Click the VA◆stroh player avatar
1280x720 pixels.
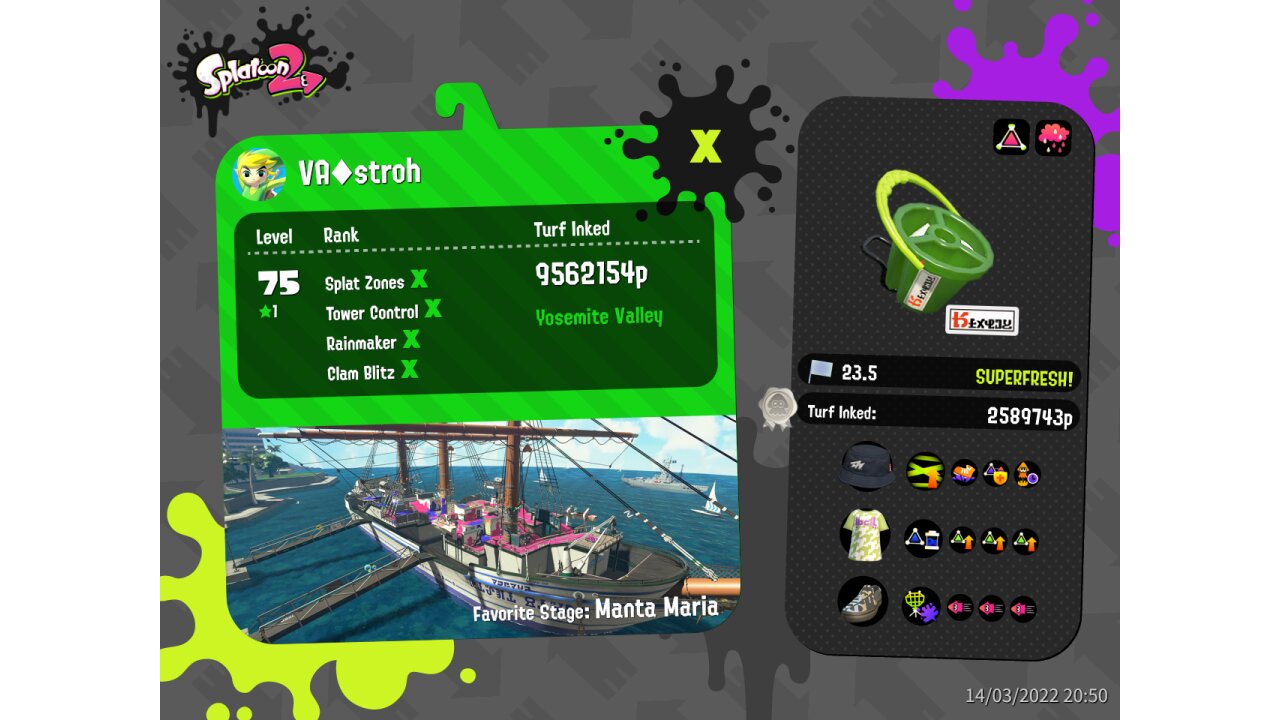[259, 175]
